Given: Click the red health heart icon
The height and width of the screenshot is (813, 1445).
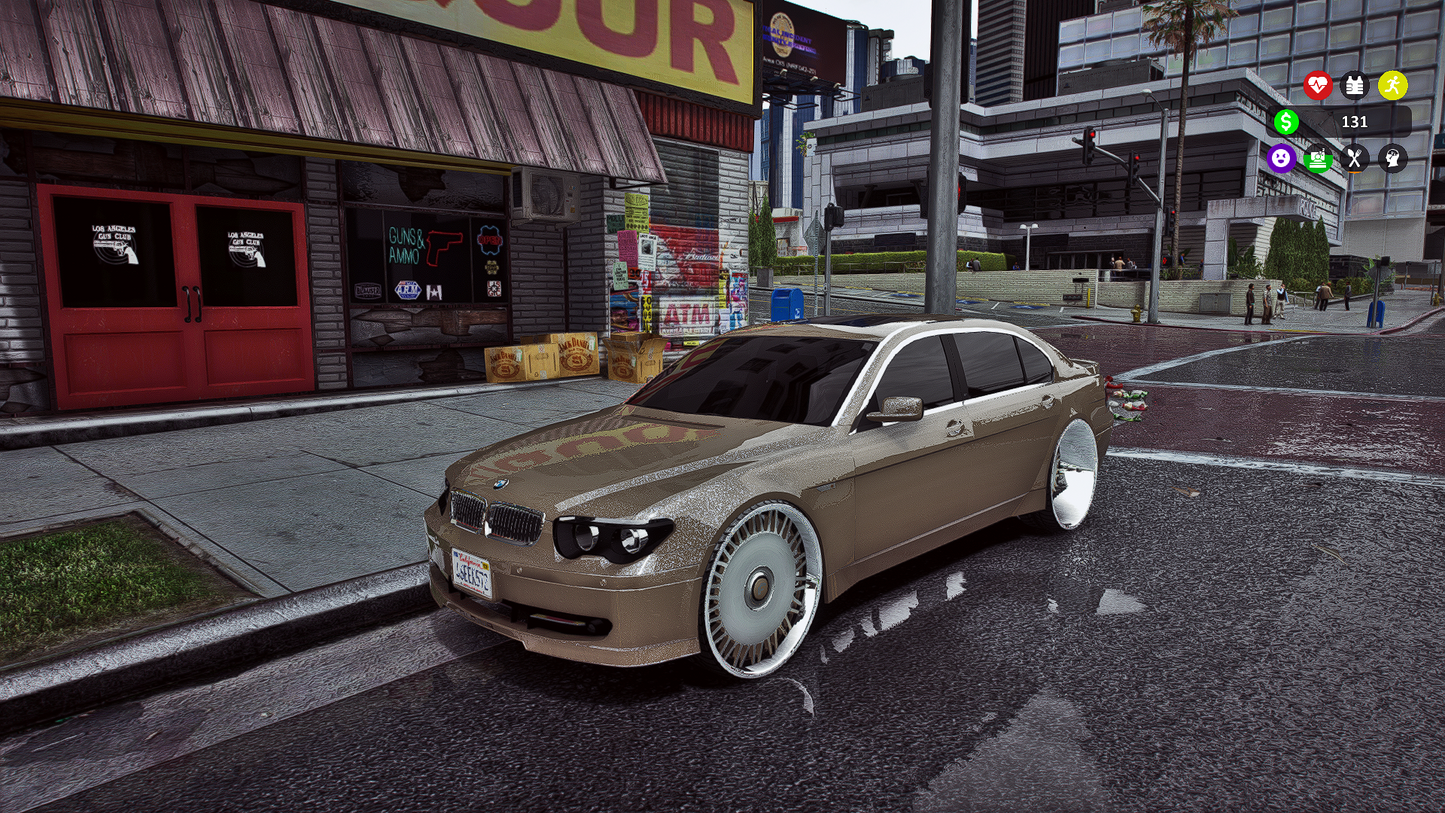Looking at the screenshot, I should [x=1318, y=86].
